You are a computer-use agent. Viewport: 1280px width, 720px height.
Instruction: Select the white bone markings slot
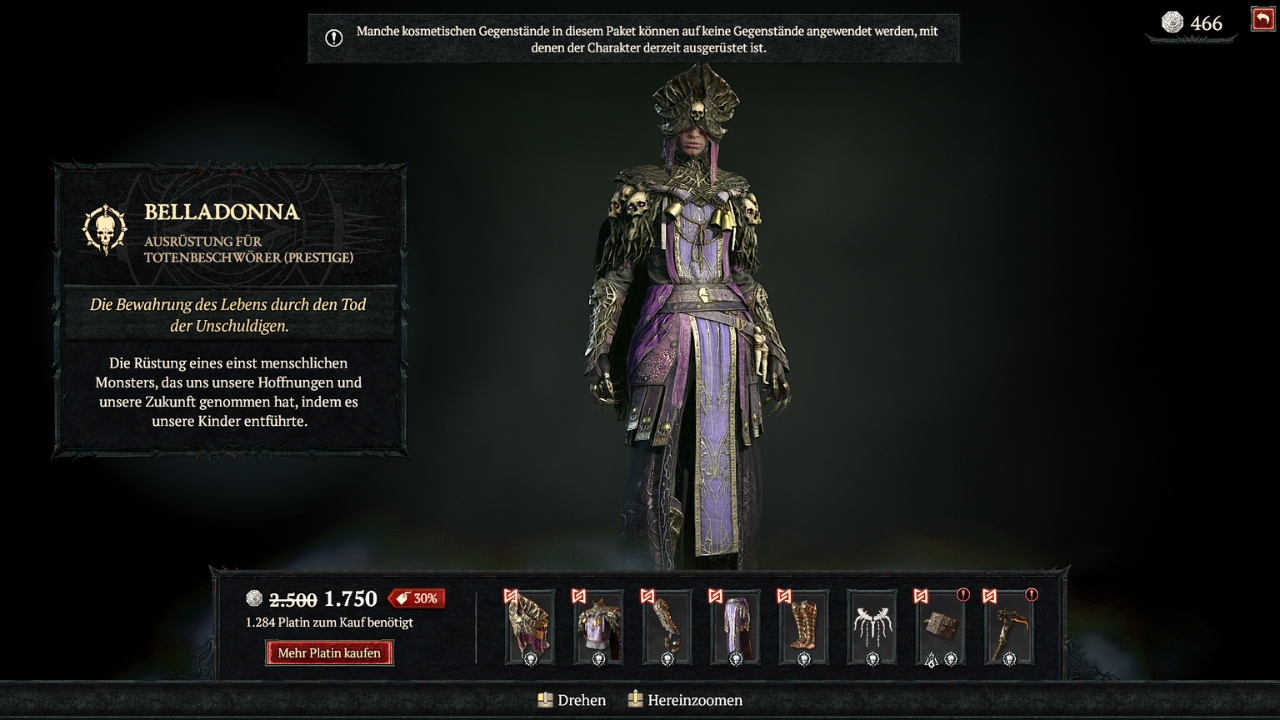pos(871,627)
